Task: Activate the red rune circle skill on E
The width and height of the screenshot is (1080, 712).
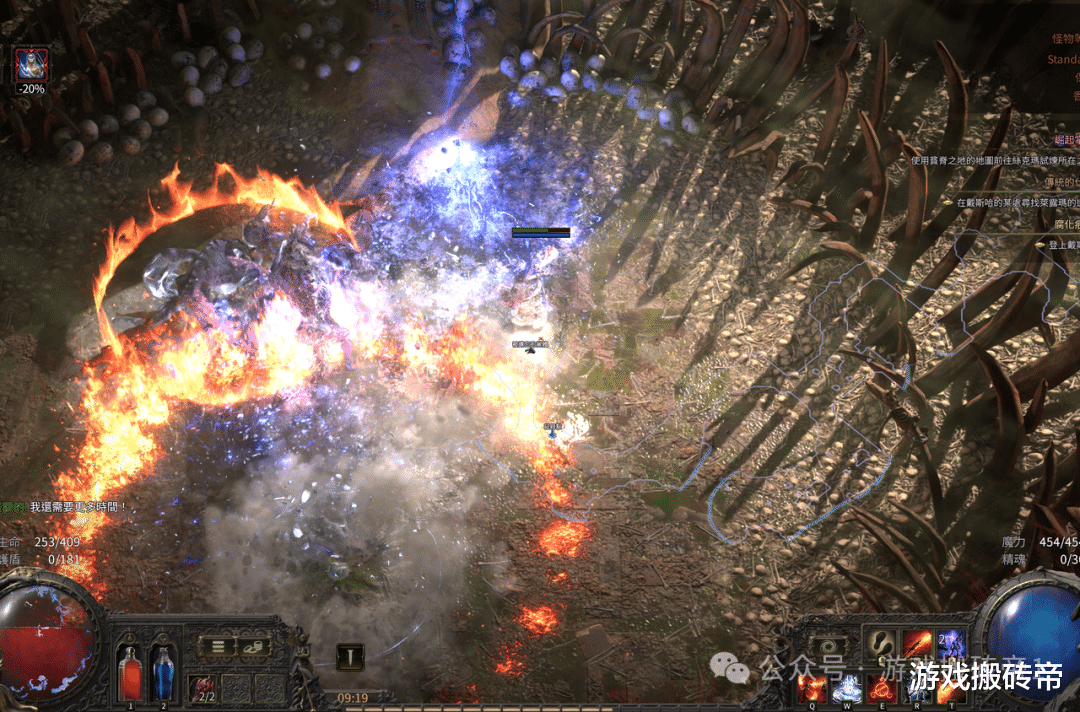Action: [x=881, y=687]
